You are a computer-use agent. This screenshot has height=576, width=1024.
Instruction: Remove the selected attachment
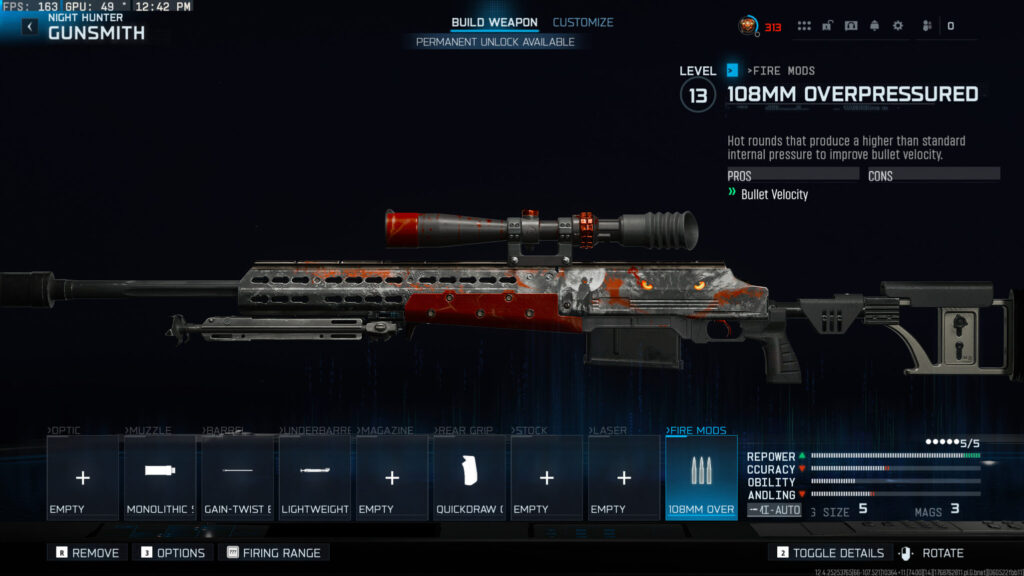point(87,553)
